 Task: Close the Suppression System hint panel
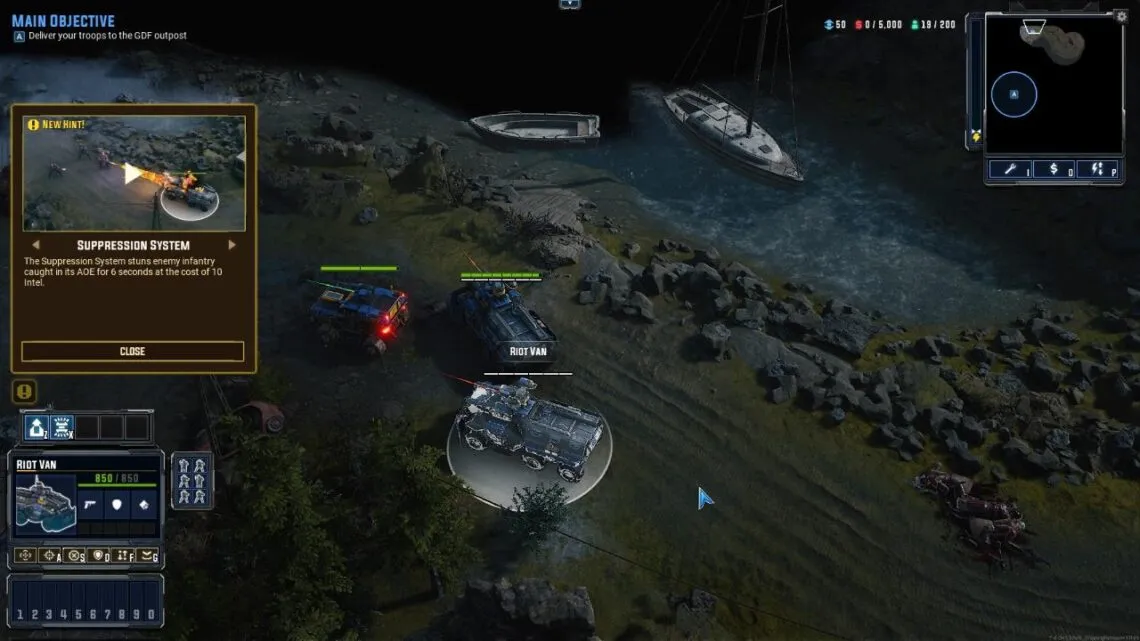132,351
